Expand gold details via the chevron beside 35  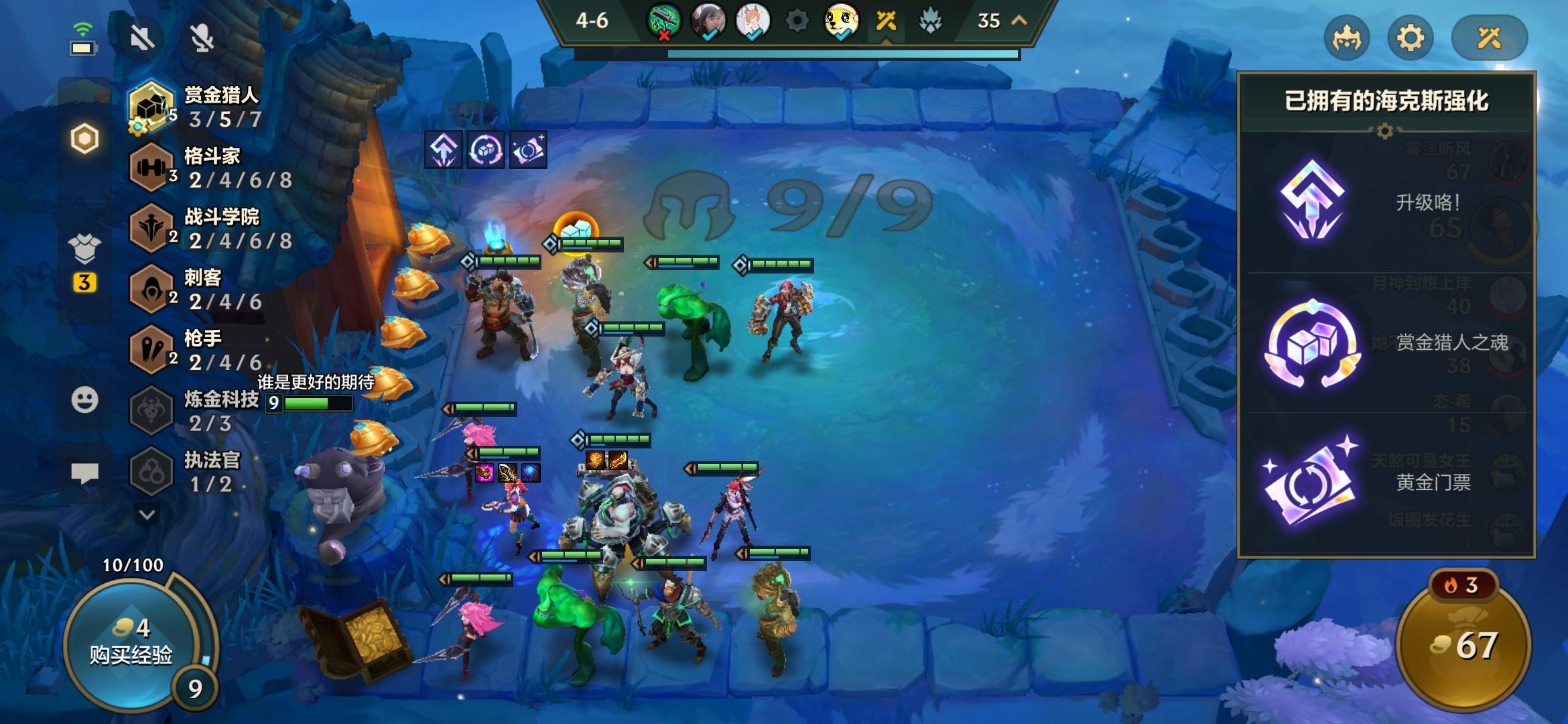[x=1017, y=22]
